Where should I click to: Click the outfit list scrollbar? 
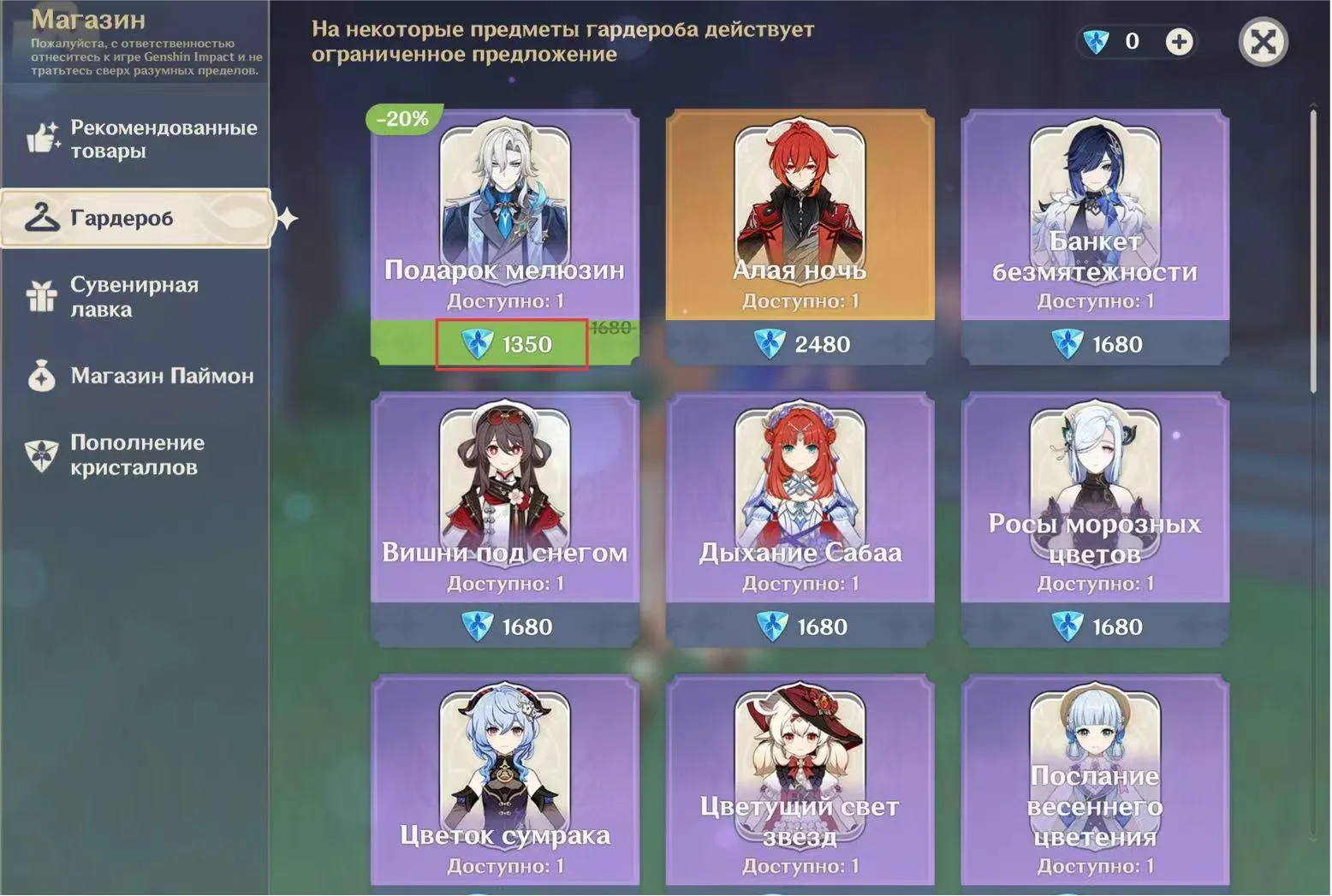tap(1313, 250)
